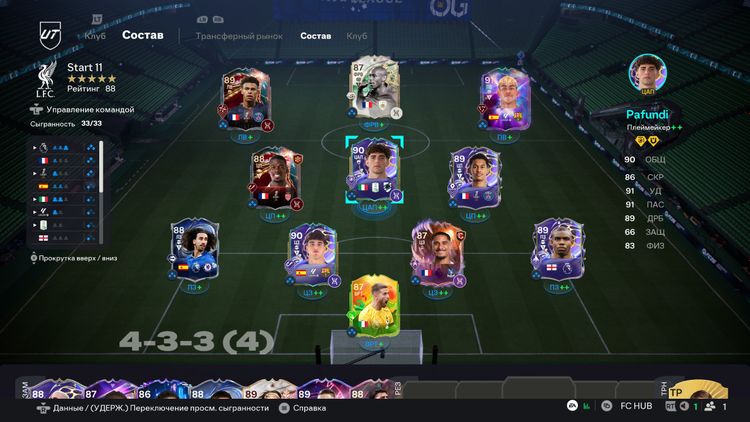Pick the right winger card in Barcelona kit

(x=503, y=96)
